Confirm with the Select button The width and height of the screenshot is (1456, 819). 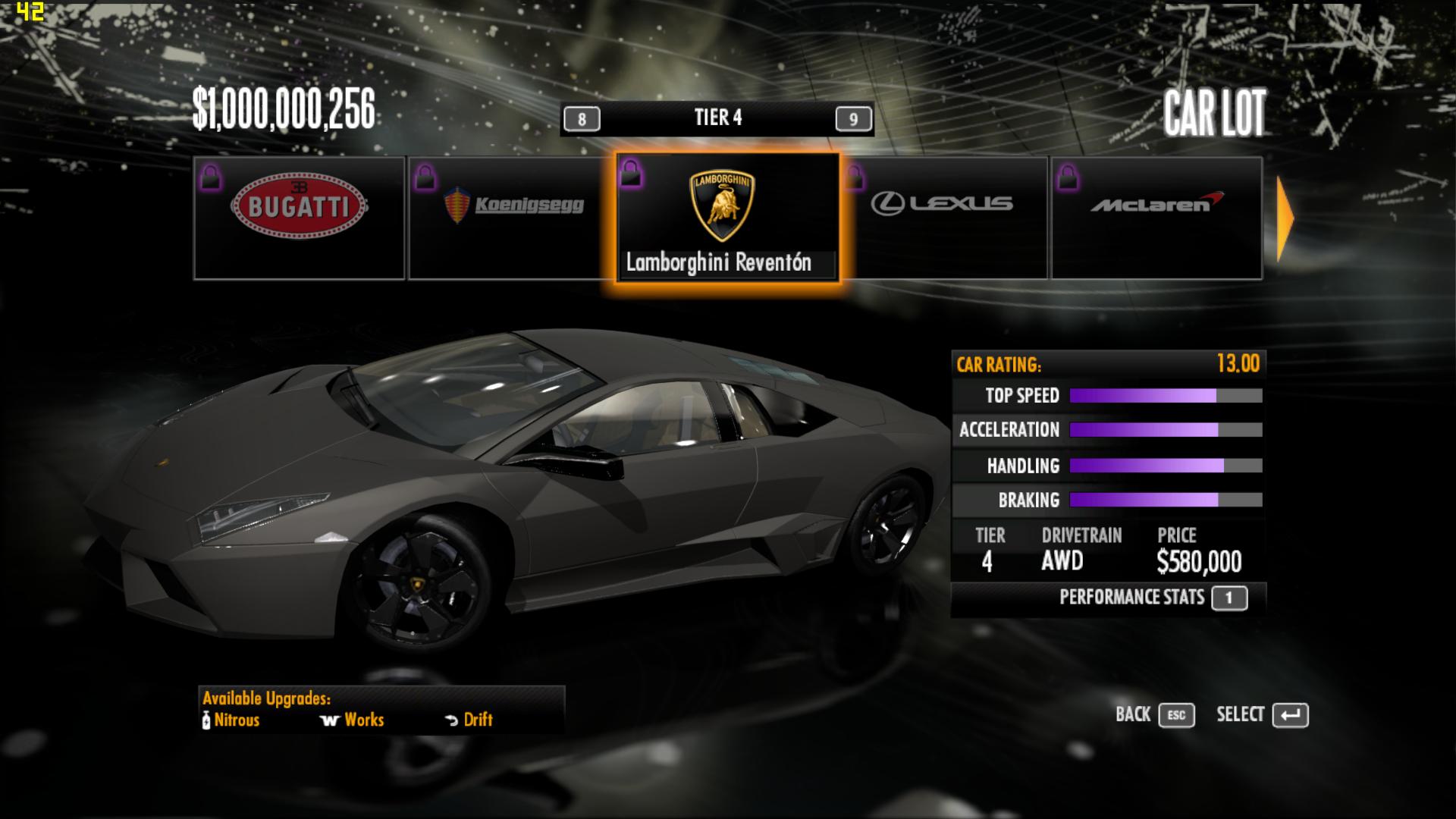coord(1290,715)
